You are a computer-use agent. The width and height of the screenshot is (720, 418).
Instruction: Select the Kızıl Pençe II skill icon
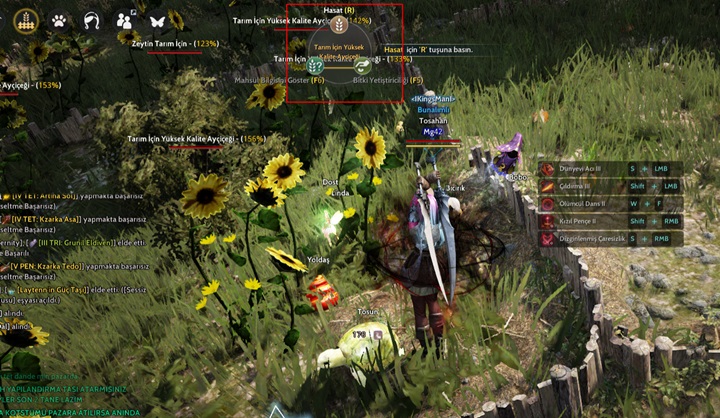(547, 221)
